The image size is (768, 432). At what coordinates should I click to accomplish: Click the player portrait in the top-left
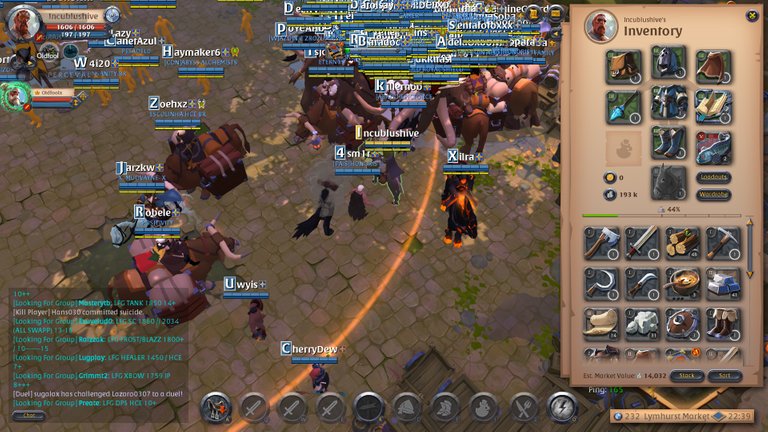pos(24,23)
